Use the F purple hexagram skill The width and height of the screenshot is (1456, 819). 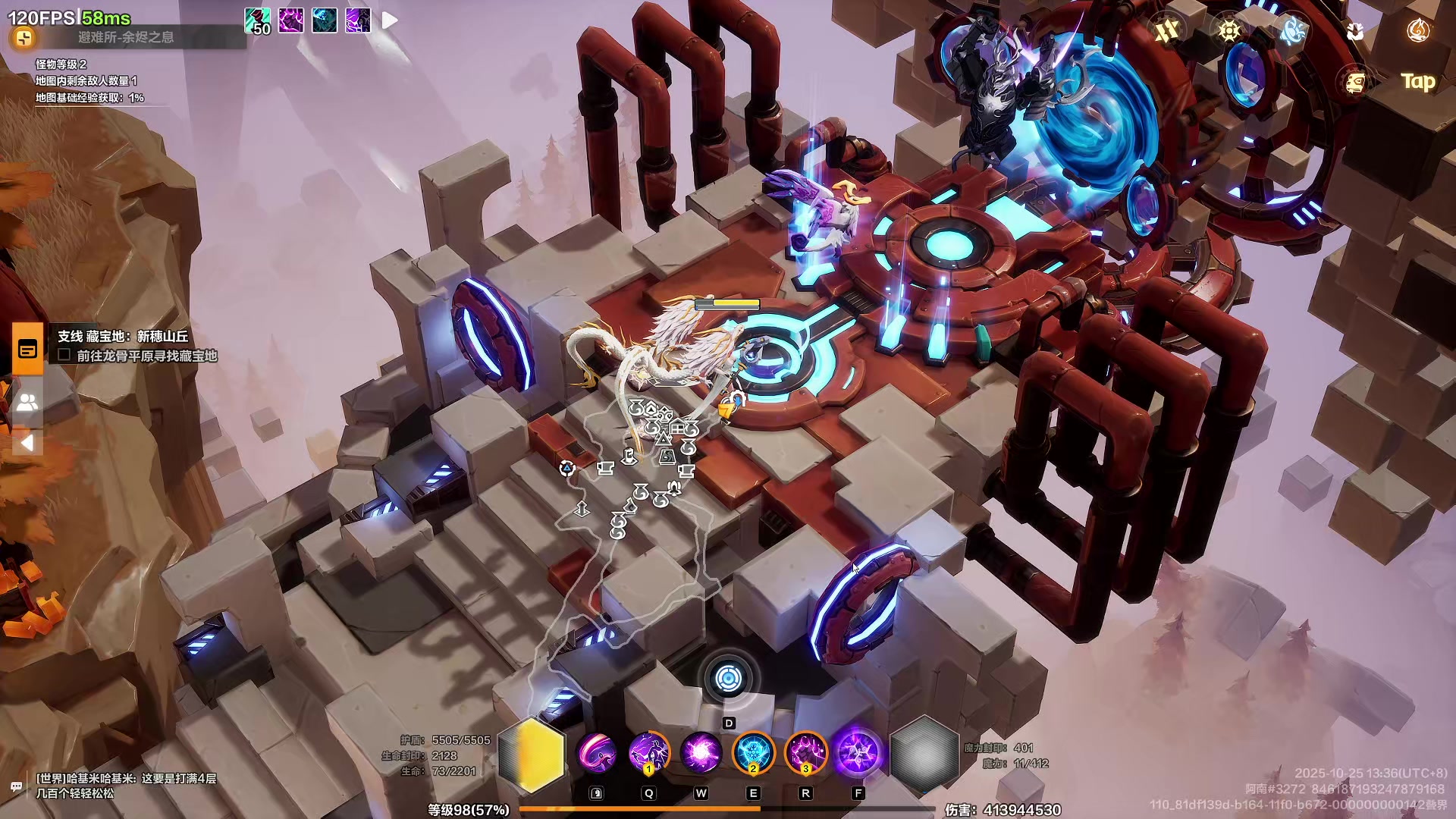click(858, 754)
